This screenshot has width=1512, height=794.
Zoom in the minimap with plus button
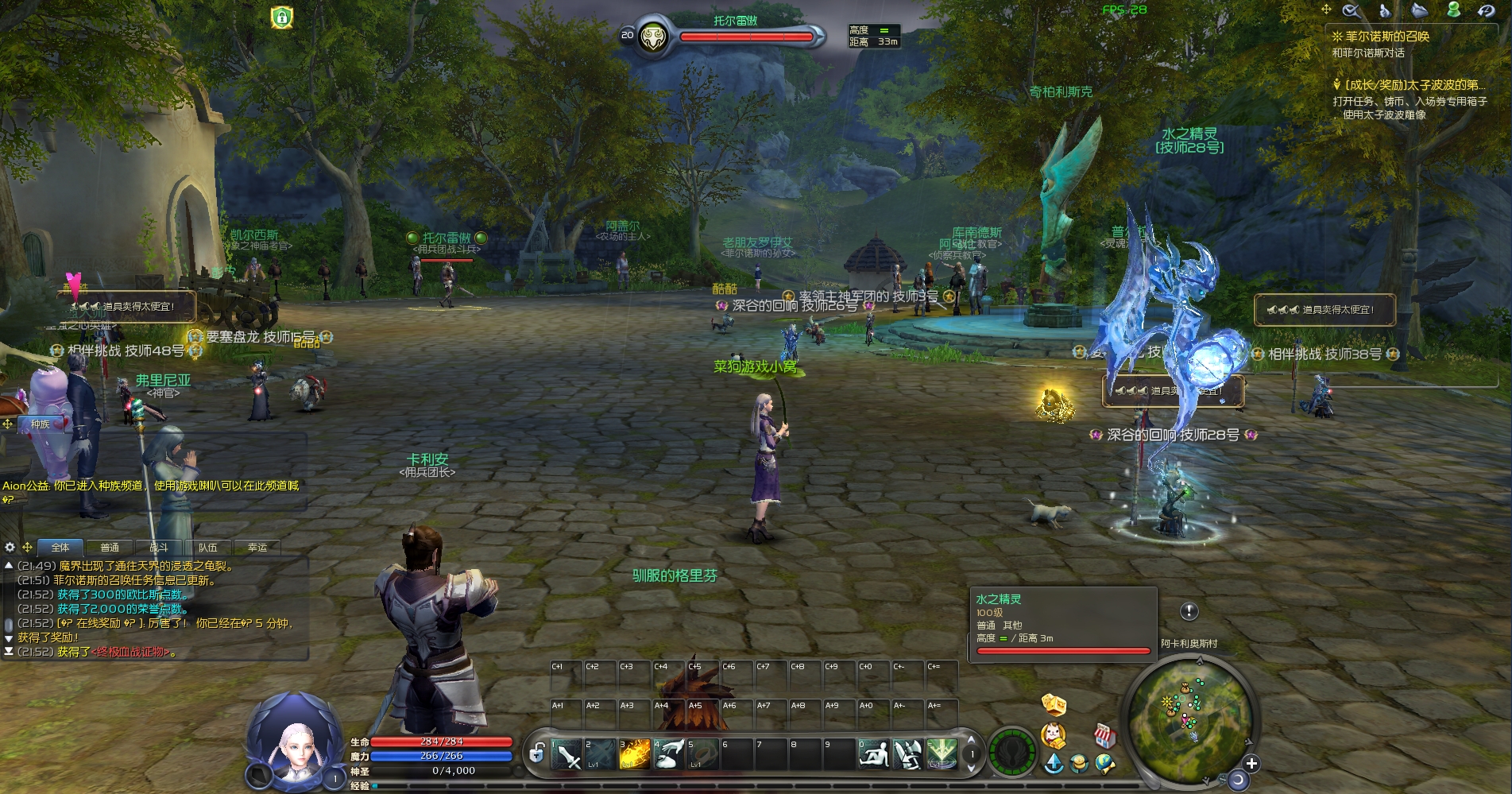[1251, 764]
